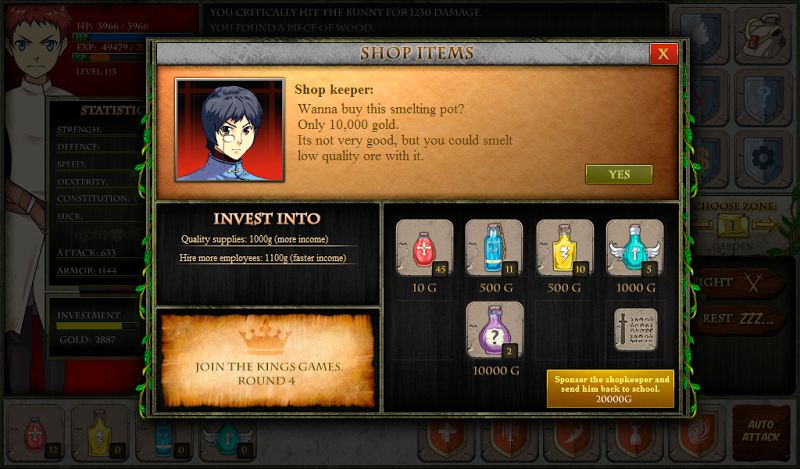Join the Kings Games Round 4
The width and height of the screenshot is (800, 469).
pos(268,358)
